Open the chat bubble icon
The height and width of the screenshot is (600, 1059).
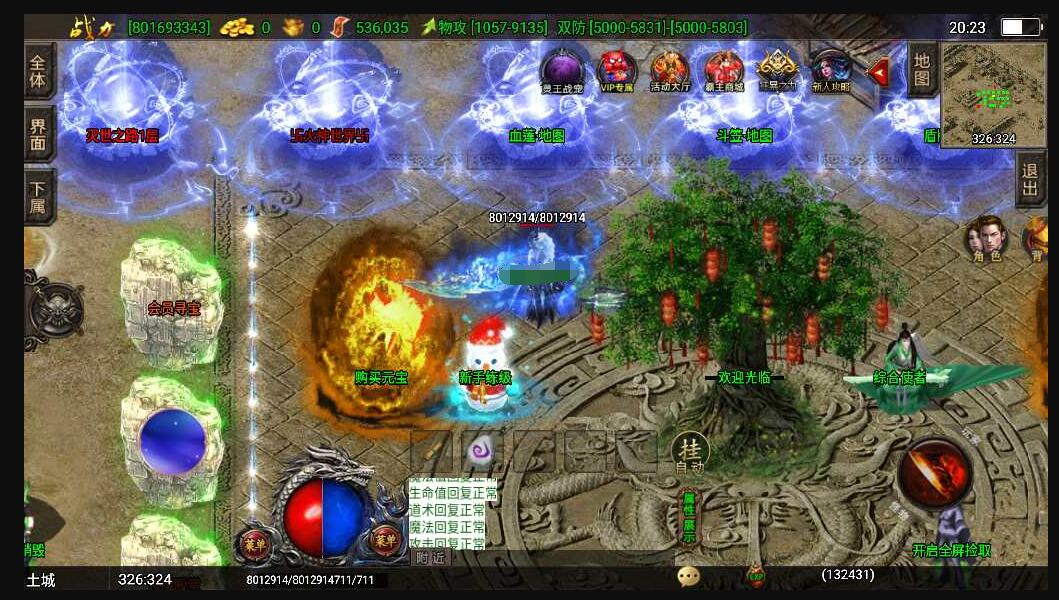[x=688, y=576]
